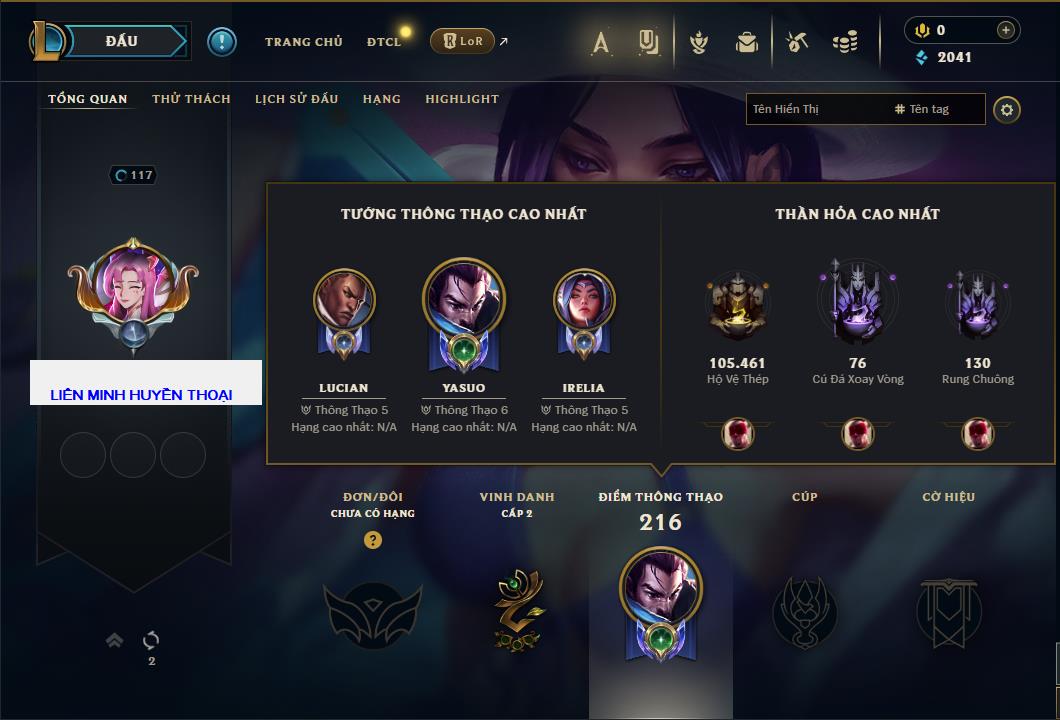Screen dimensions: 1060x720
Task: Open the stacked coins store icon
Action: [x=845, y=42]
